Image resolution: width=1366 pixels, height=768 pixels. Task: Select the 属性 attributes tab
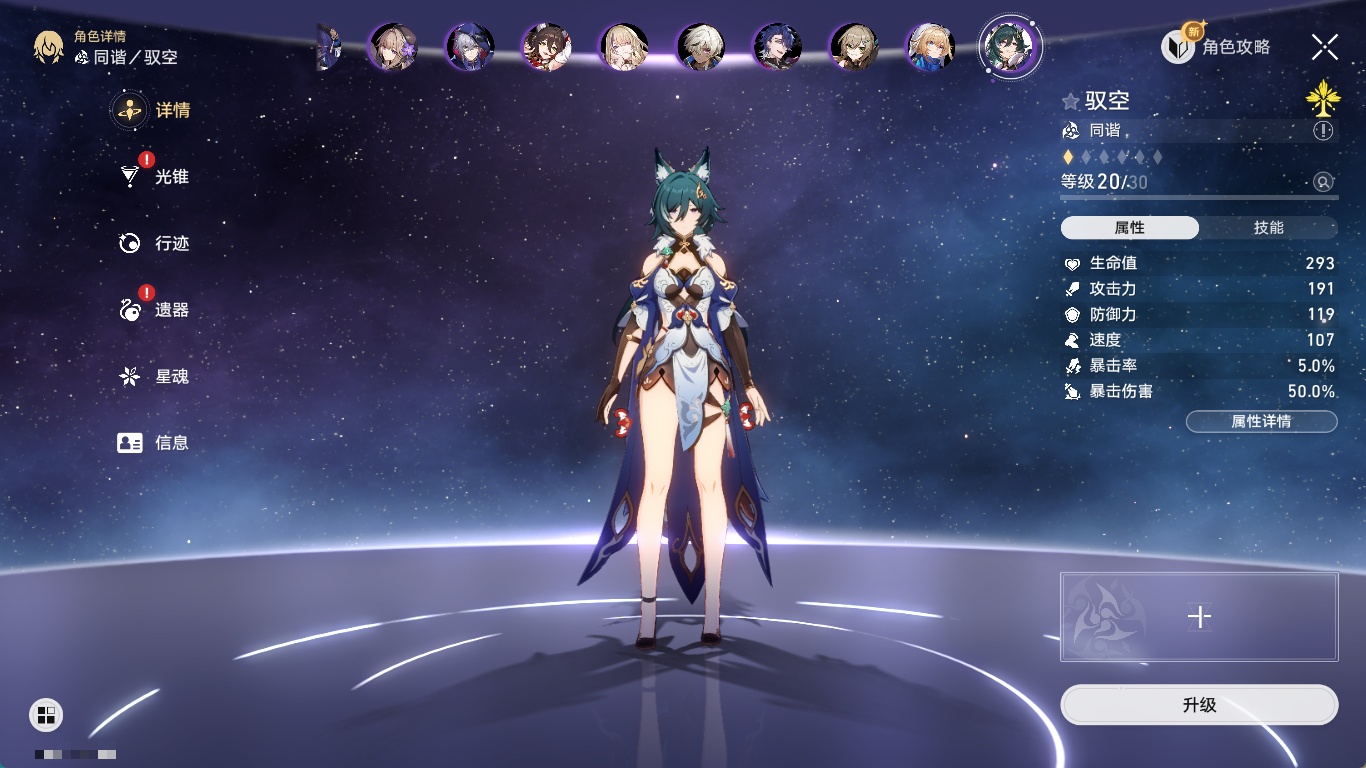click(1130, 228)
